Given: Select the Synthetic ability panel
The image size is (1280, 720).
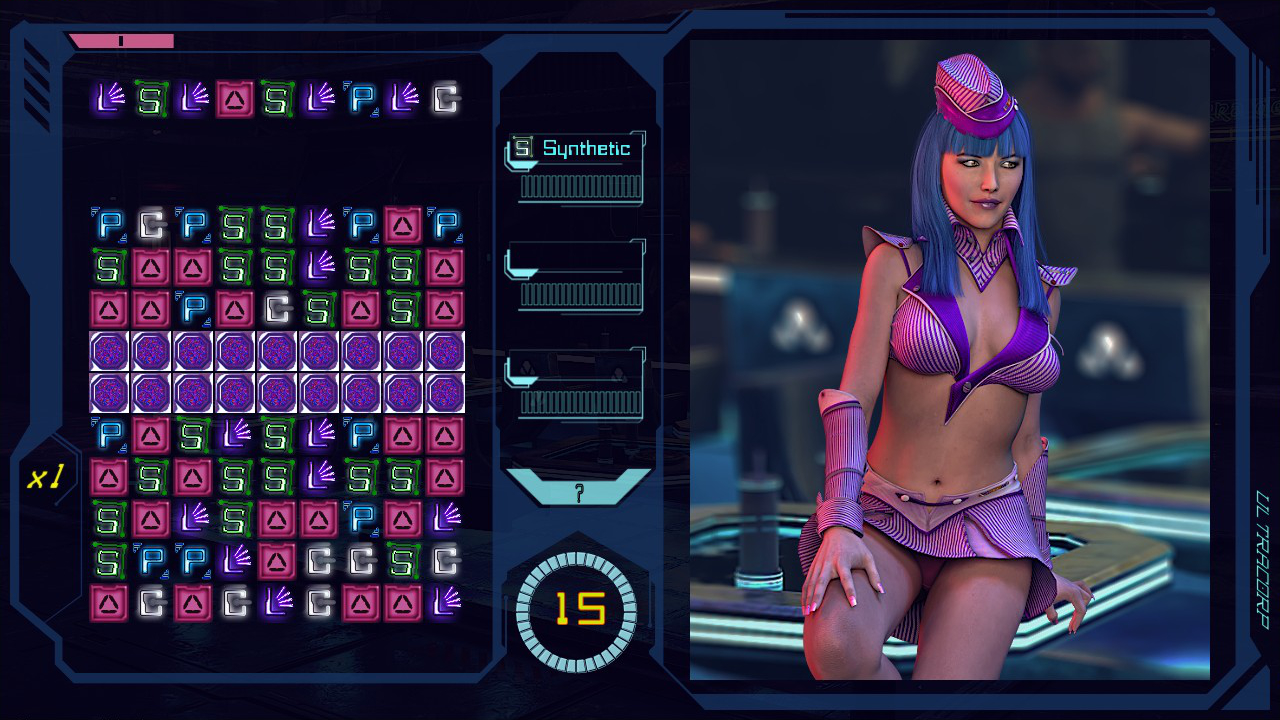Looking at the screenshot, I should tap(576, 167).
